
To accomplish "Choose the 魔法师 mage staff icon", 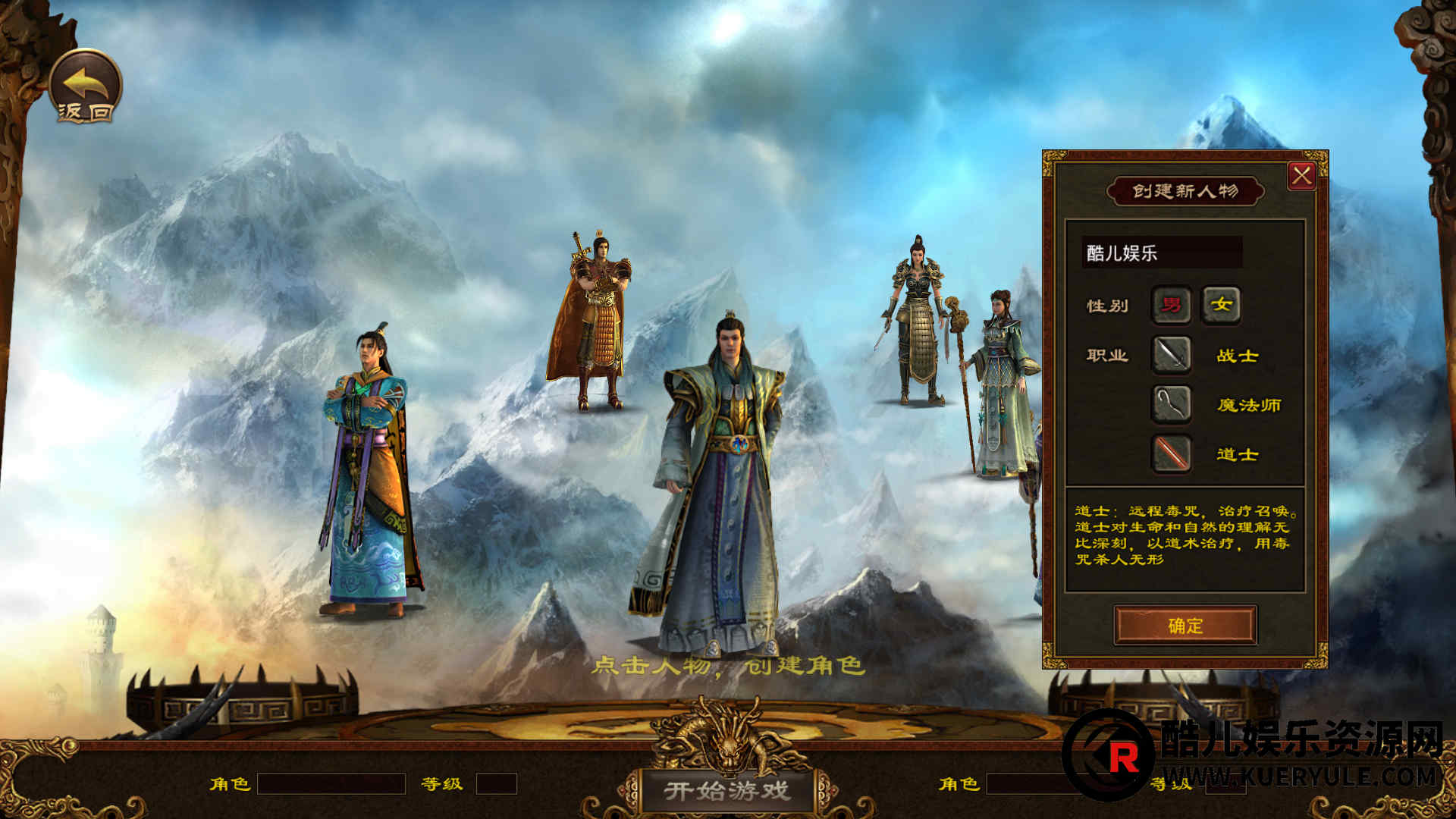I will coord(1171,404).
